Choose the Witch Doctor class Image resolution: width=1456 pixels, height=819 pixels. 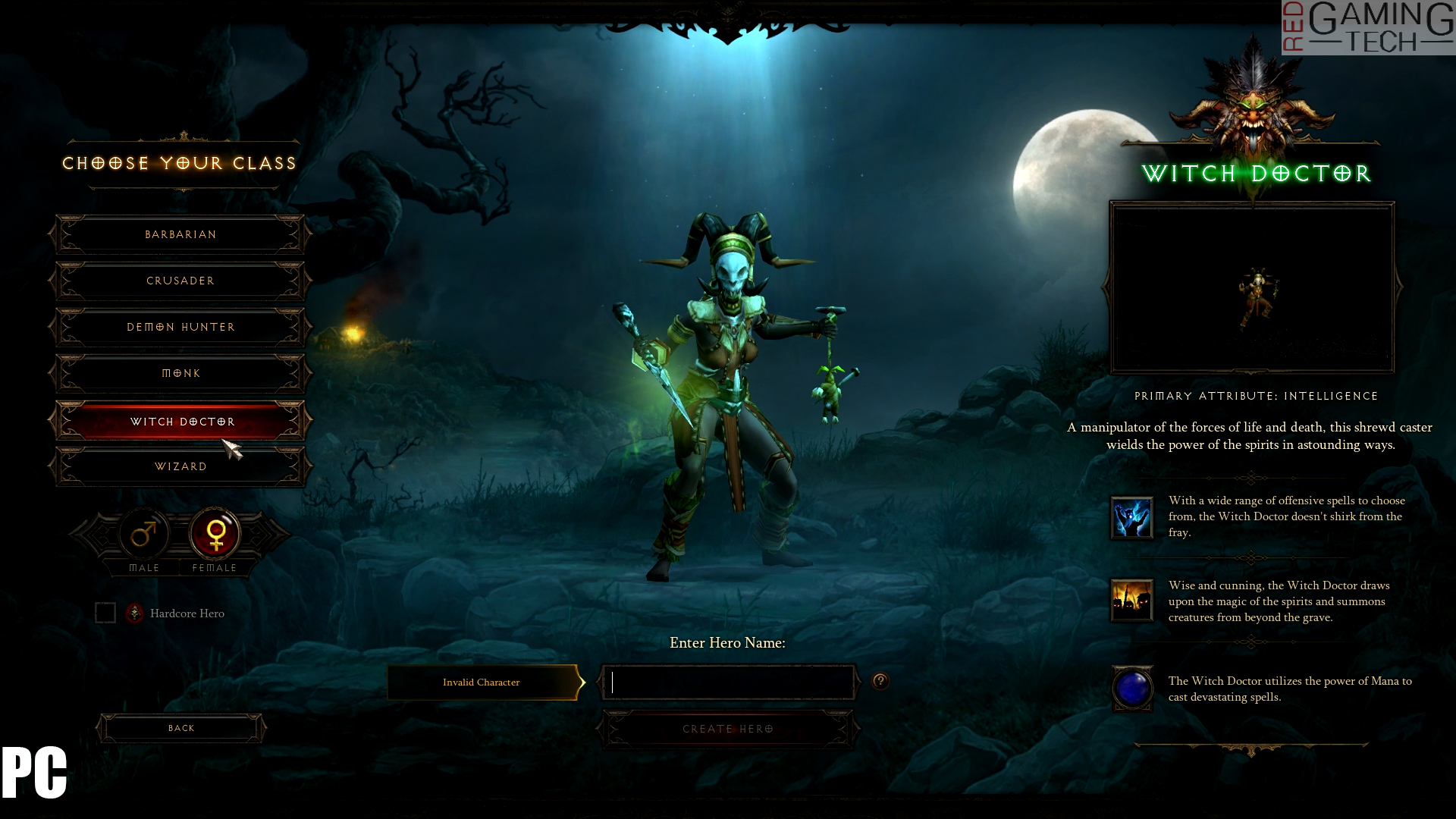click(x=180, y=421)
